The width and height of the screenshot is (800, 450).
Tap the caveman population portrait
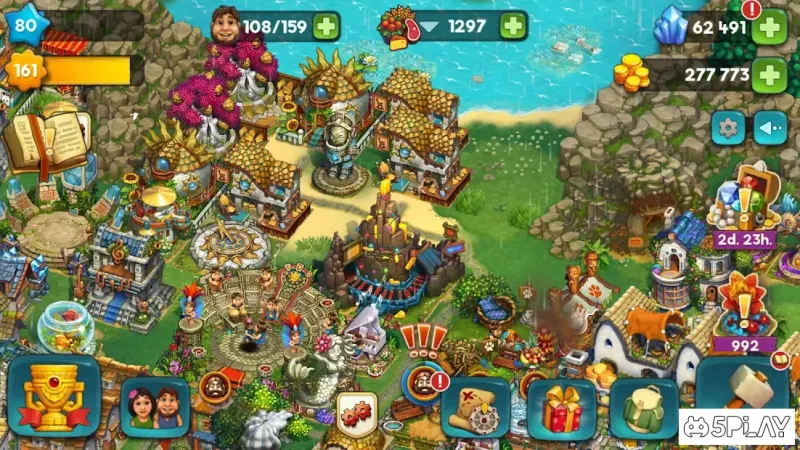[230, 25]
